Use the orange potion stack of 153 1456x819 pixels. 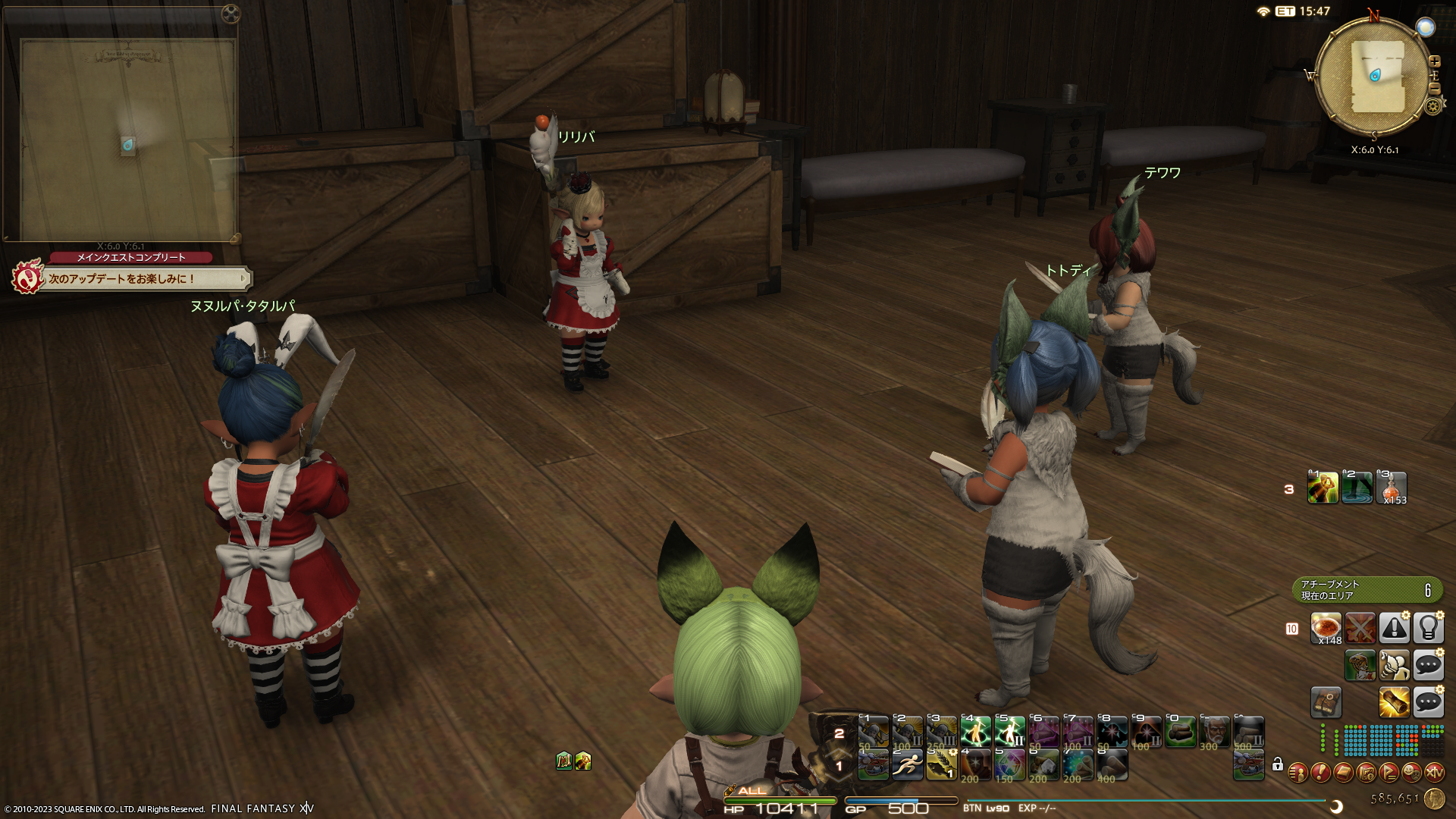click(1392, 488)
